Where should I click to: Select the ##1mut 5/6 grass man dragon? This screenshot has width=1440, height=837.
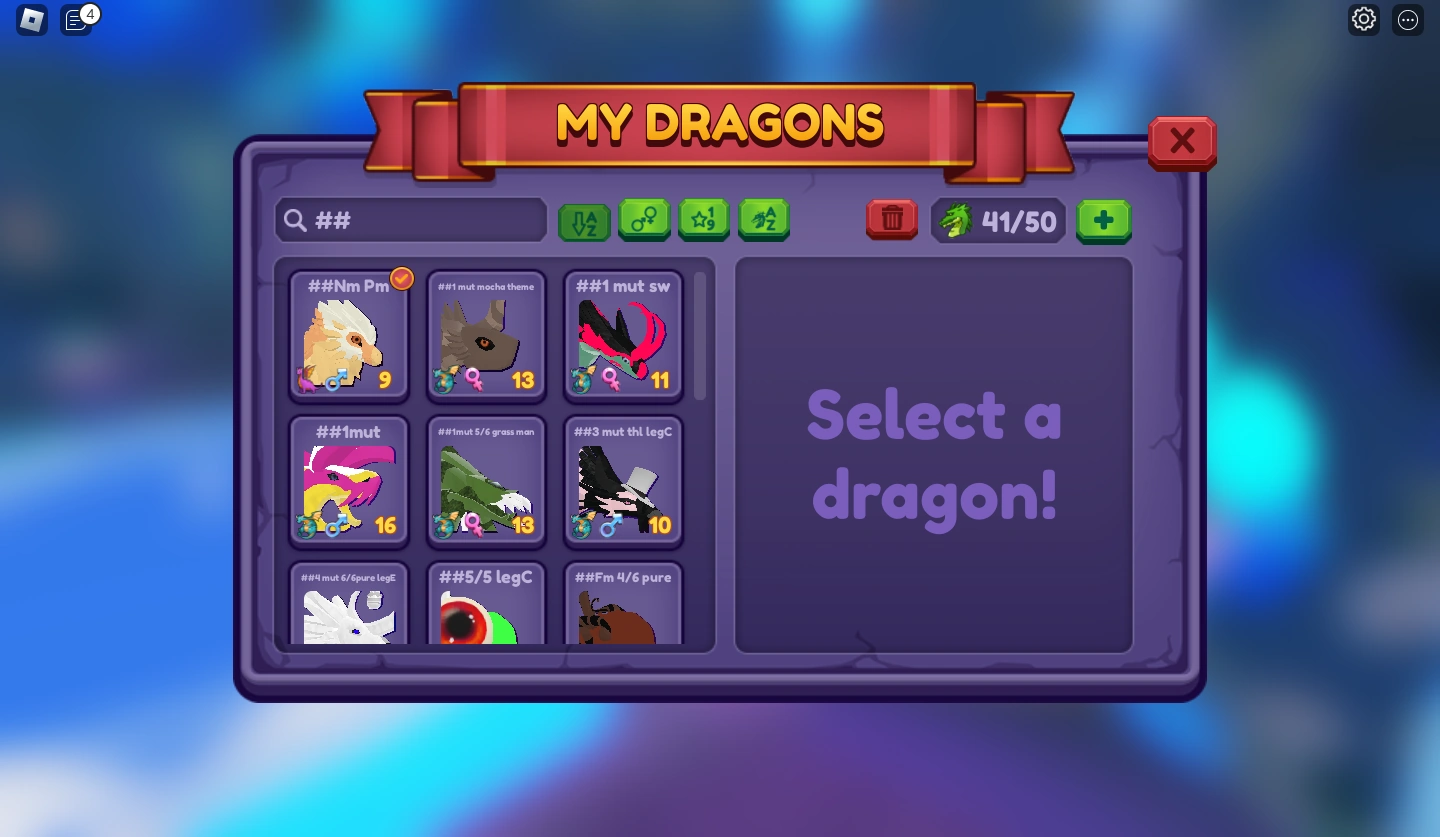[x=486, y=481]
